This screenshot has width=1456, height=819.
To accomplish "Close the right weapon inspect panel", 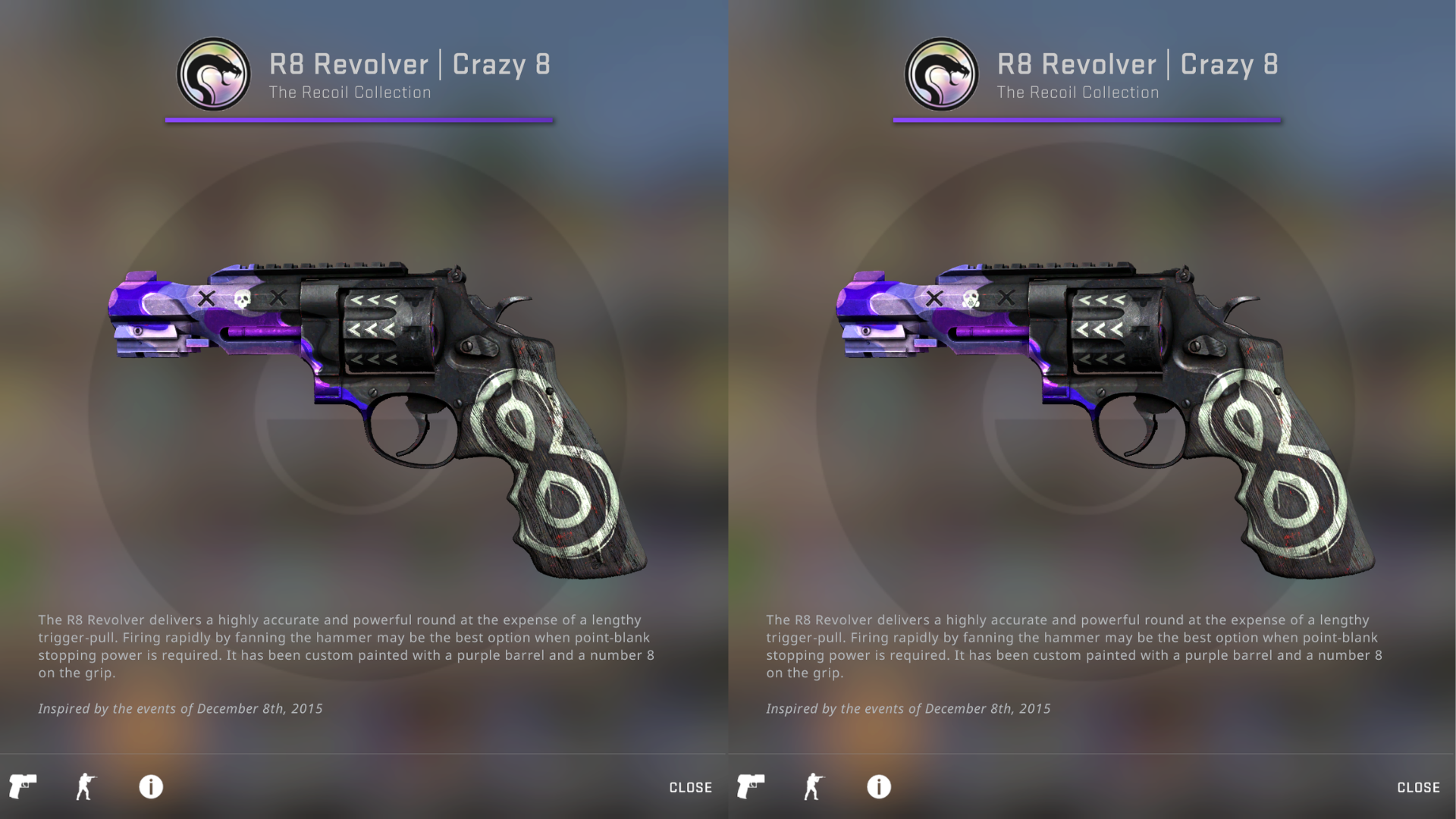I will point(1418,787).
